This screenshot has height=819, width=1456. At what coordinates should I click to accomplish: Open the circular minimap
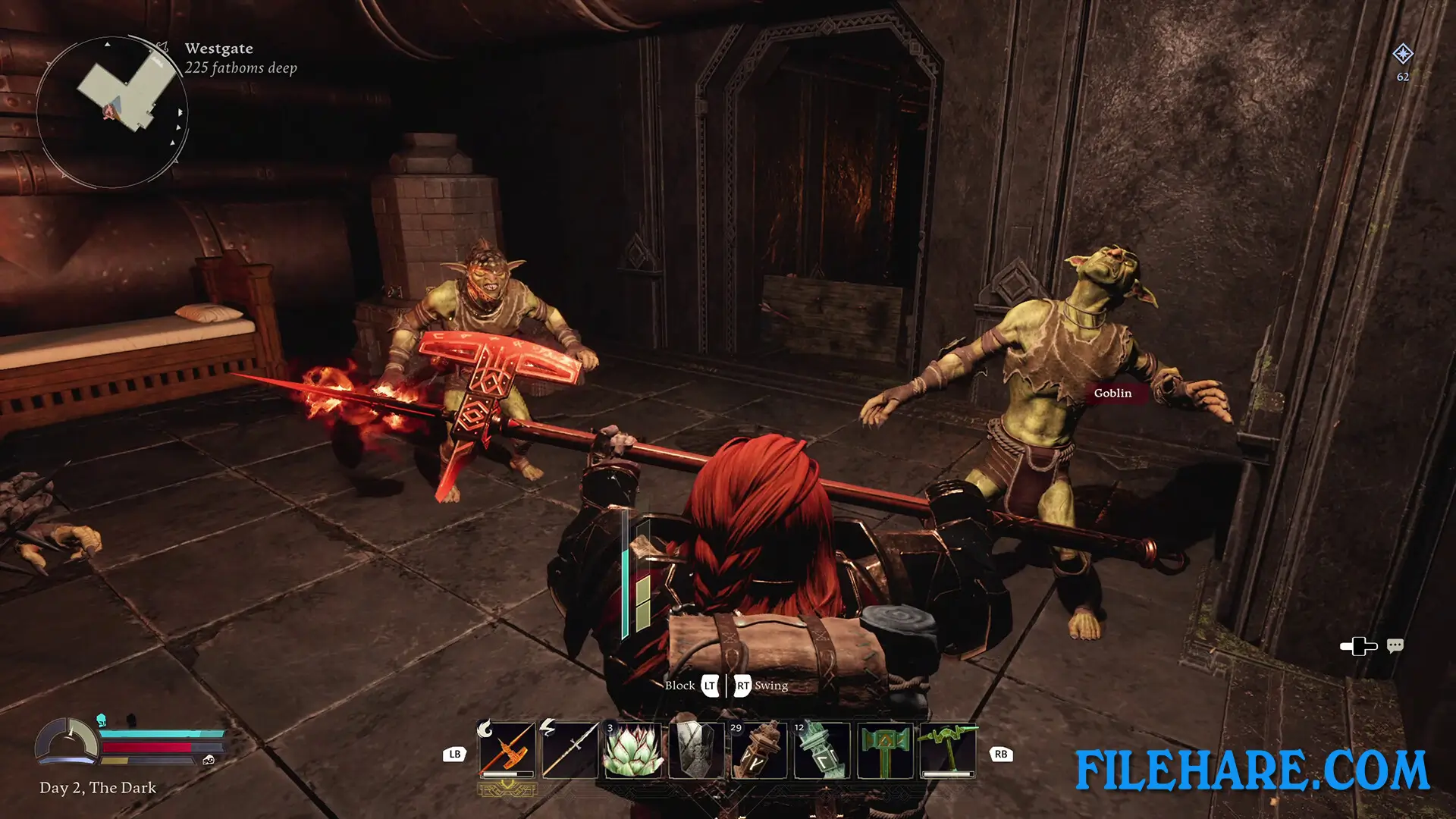pos(112,112)
